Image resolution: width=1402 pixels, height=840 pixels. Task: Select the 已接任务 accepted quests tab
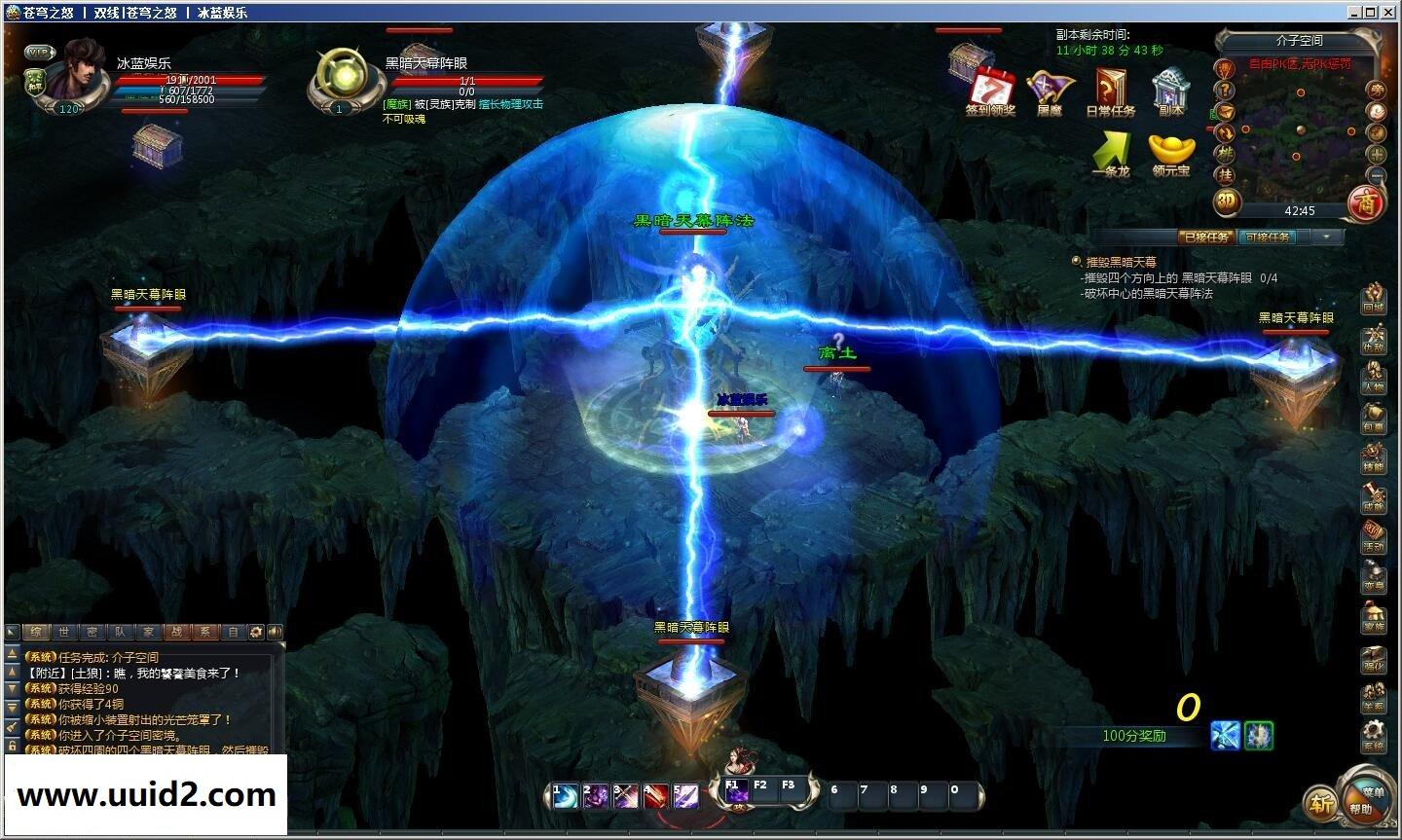[x=1205, y=237]
